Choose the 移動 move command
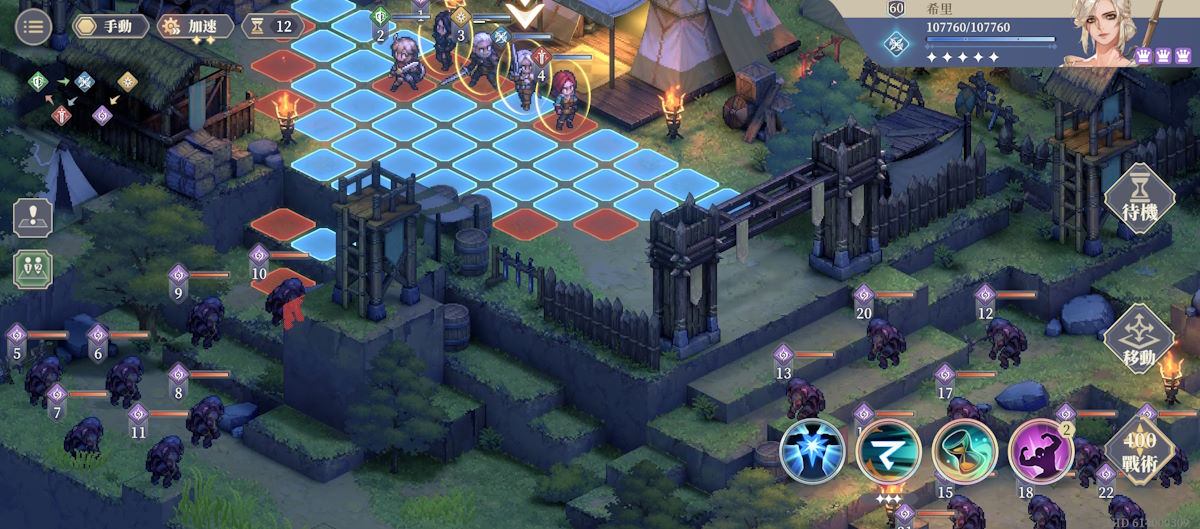Image resolution: width=1200 pixels, height=529 pixels. (x=1138, y=340)
